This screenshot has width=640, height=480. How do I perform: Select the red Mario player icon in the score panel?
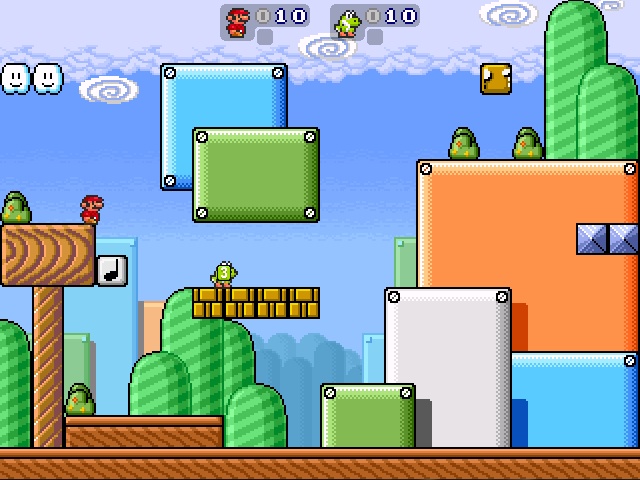click(237, 22)
